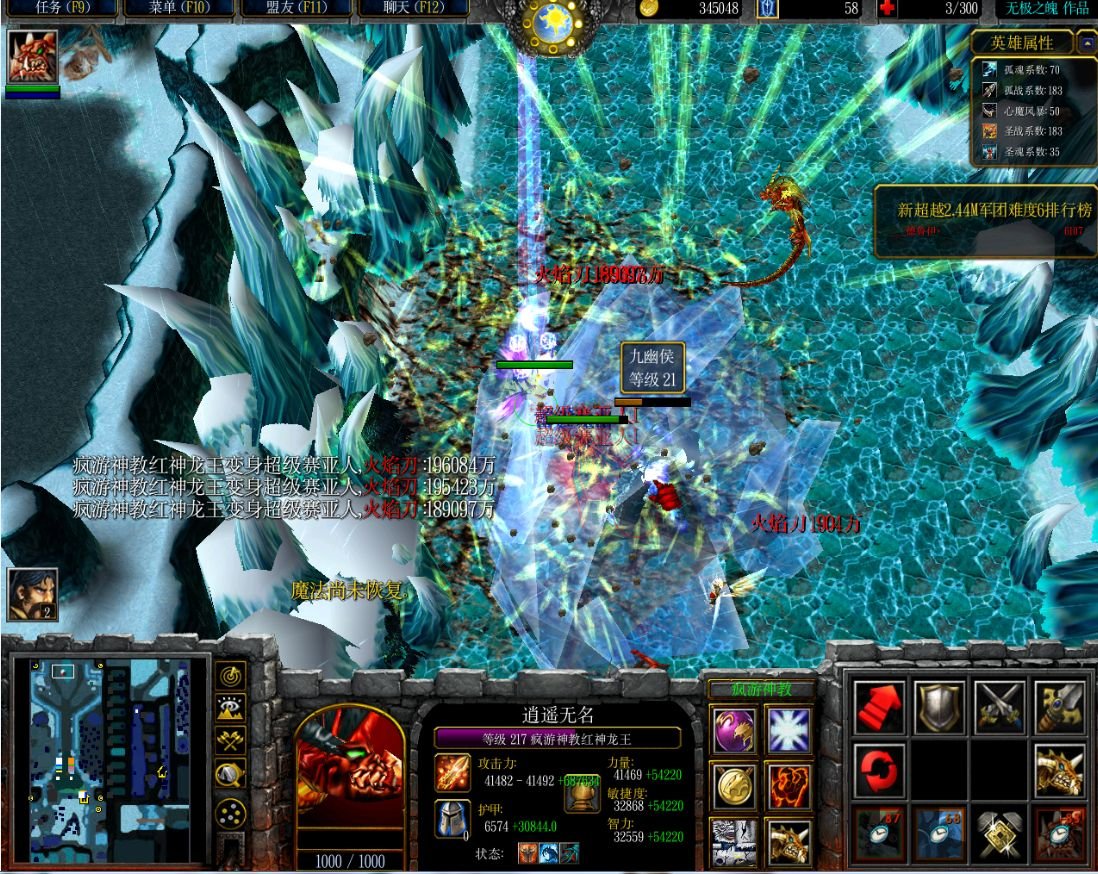Select the gold dragon medallion inventory item
This screenshot has height=874, width=1098.
coord(733,786)
